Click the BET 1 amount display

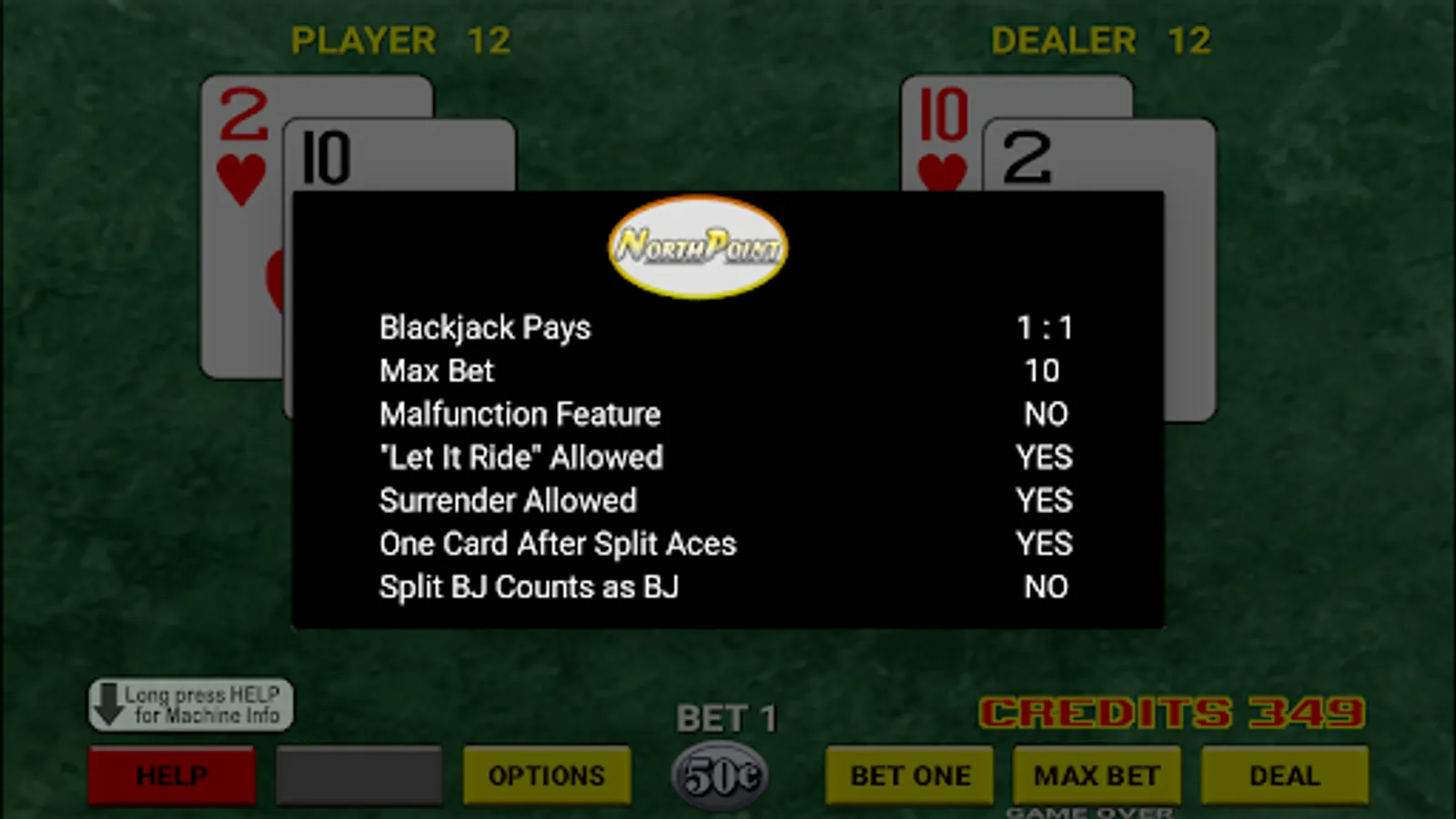click(725, 718)
